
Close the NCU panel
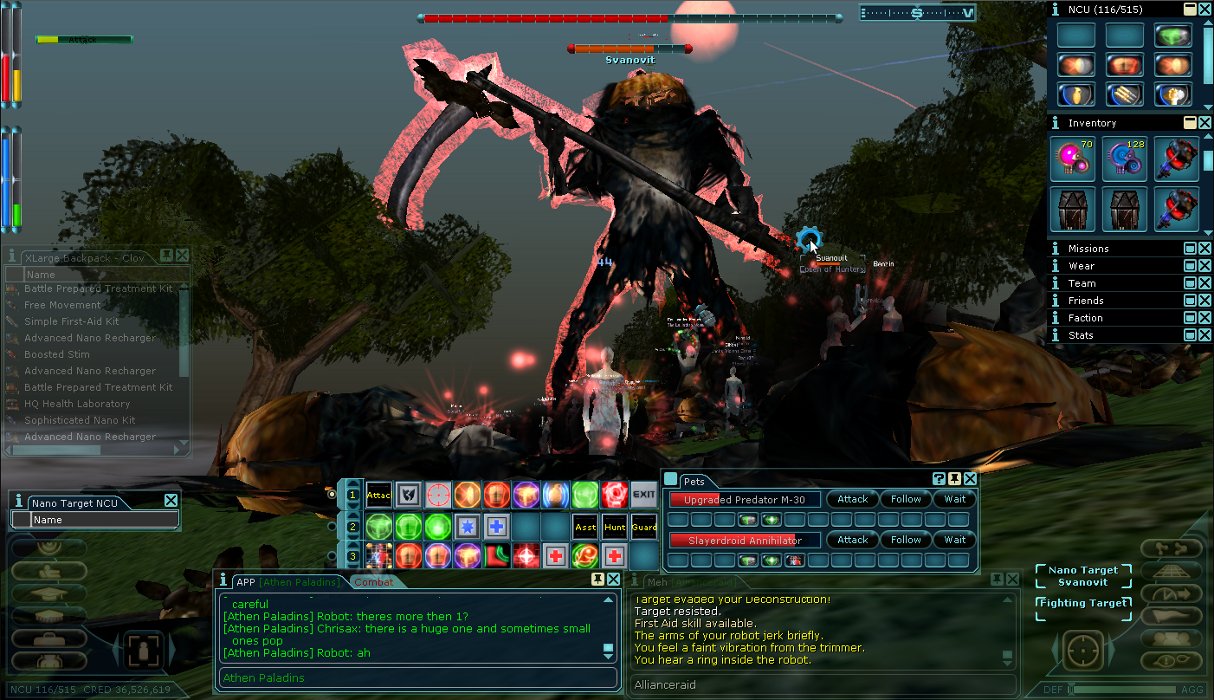click(1205, 9)
